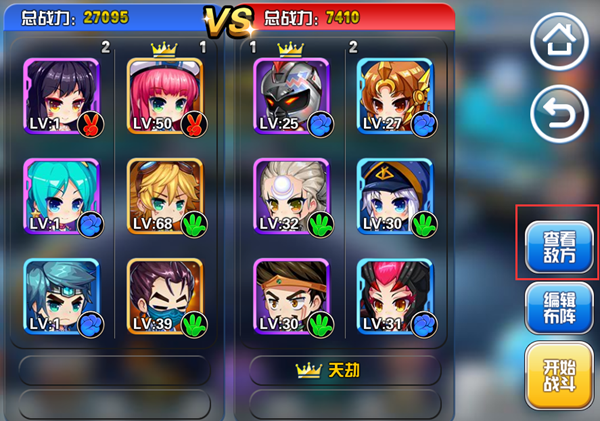The width and height of the screenshot is (600, 421).
Task: Choose the blue-capped LV:1 hero portrait
Action: (x=61, y=296)
